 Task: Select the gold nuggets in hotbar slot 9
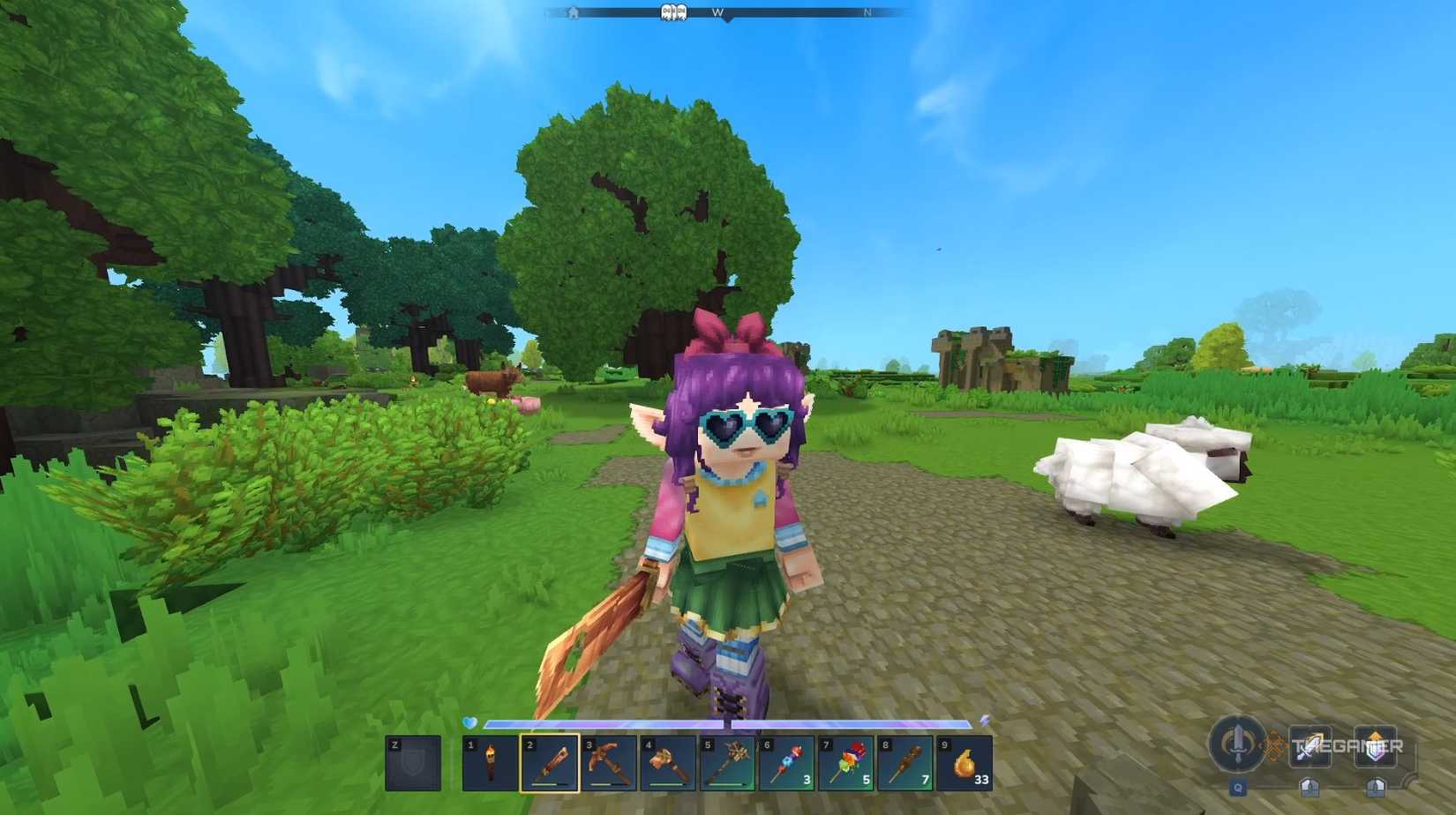pos(966,763)
